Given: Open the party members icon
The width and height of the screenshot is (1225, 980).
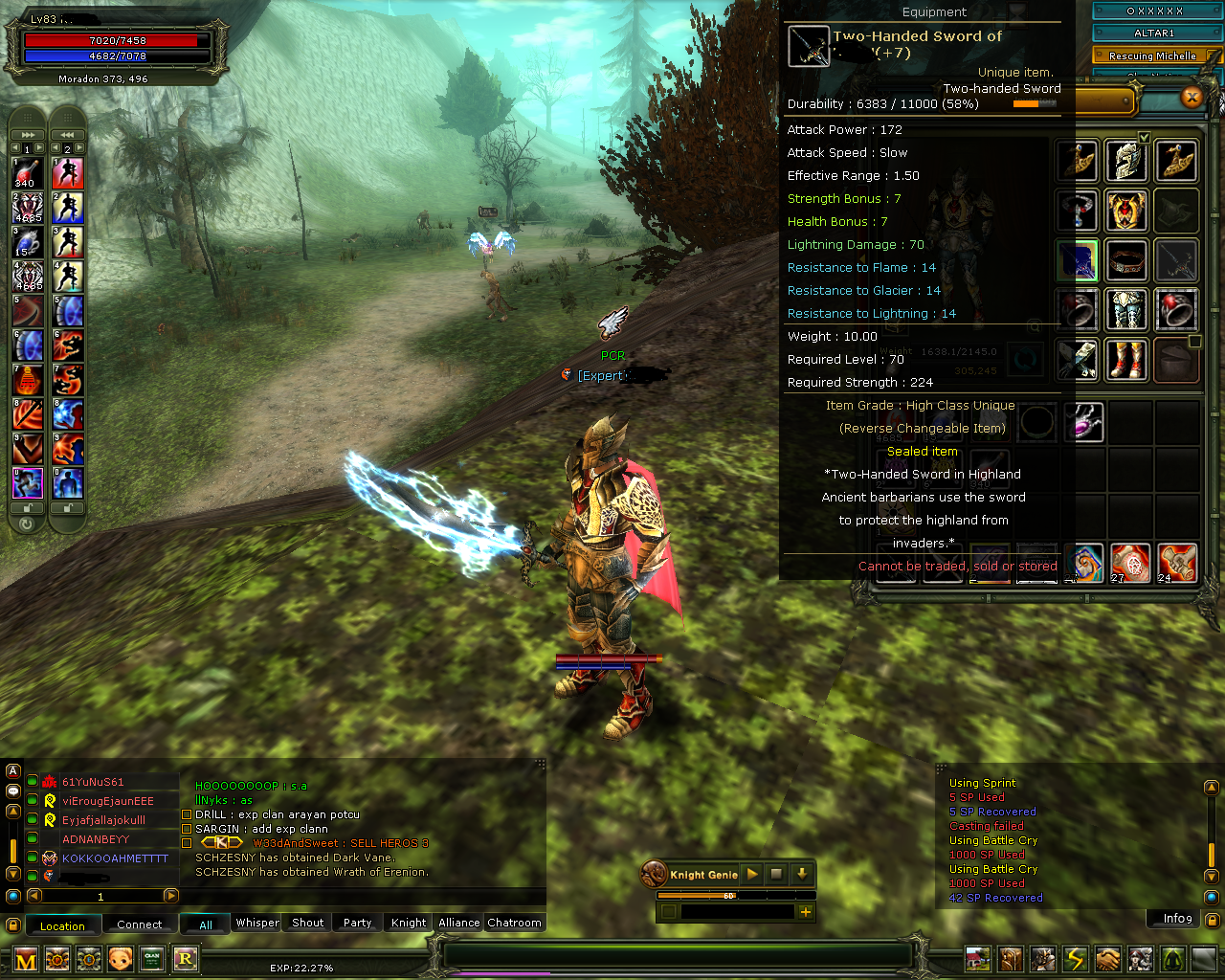Looking at the screenshot, I should pos(1141,958).
